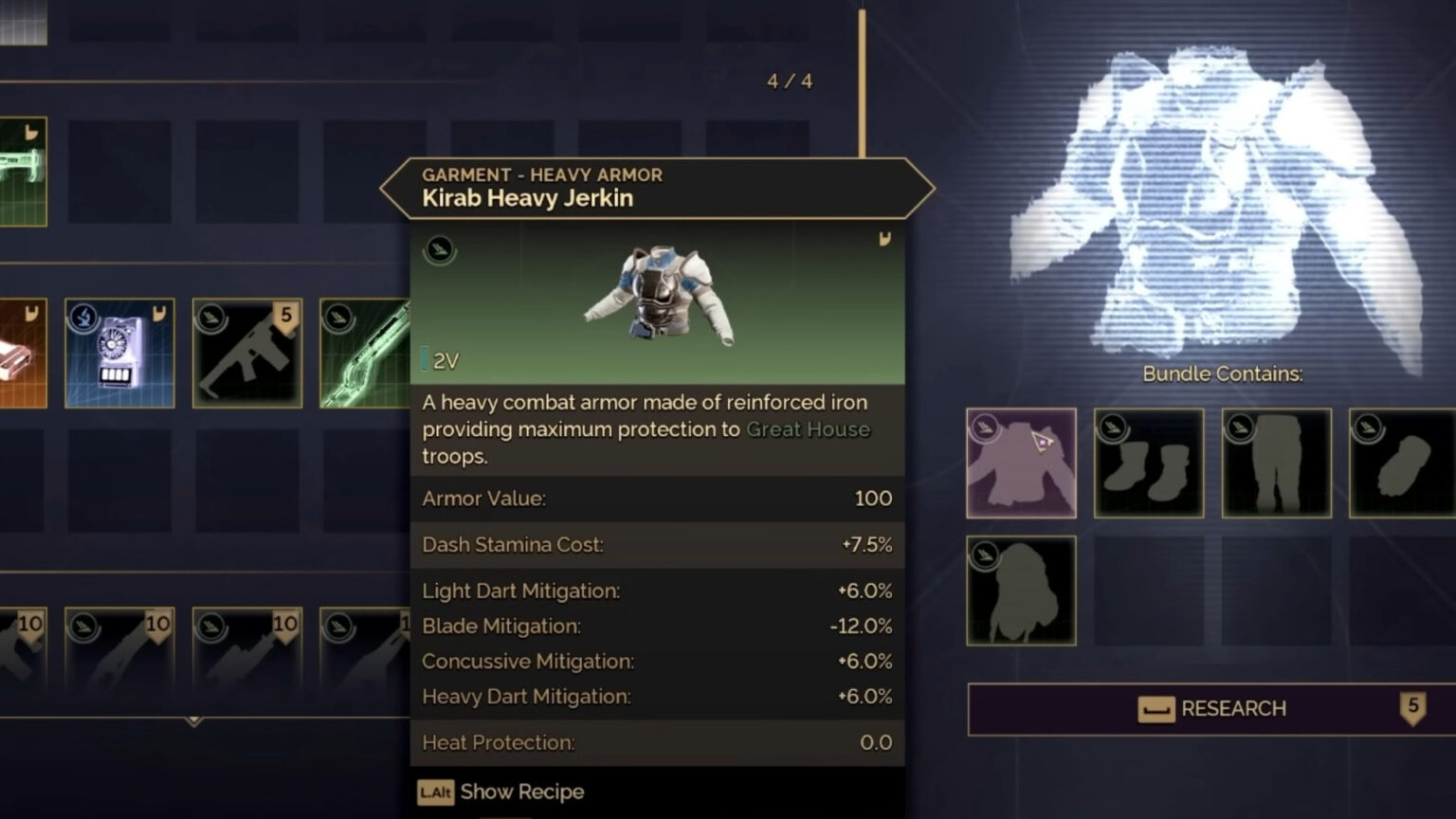The width and height of the screenshot is (1456, 819).
Task: Collapse the Heat Protection stat row
Action: tap(655, 743)
